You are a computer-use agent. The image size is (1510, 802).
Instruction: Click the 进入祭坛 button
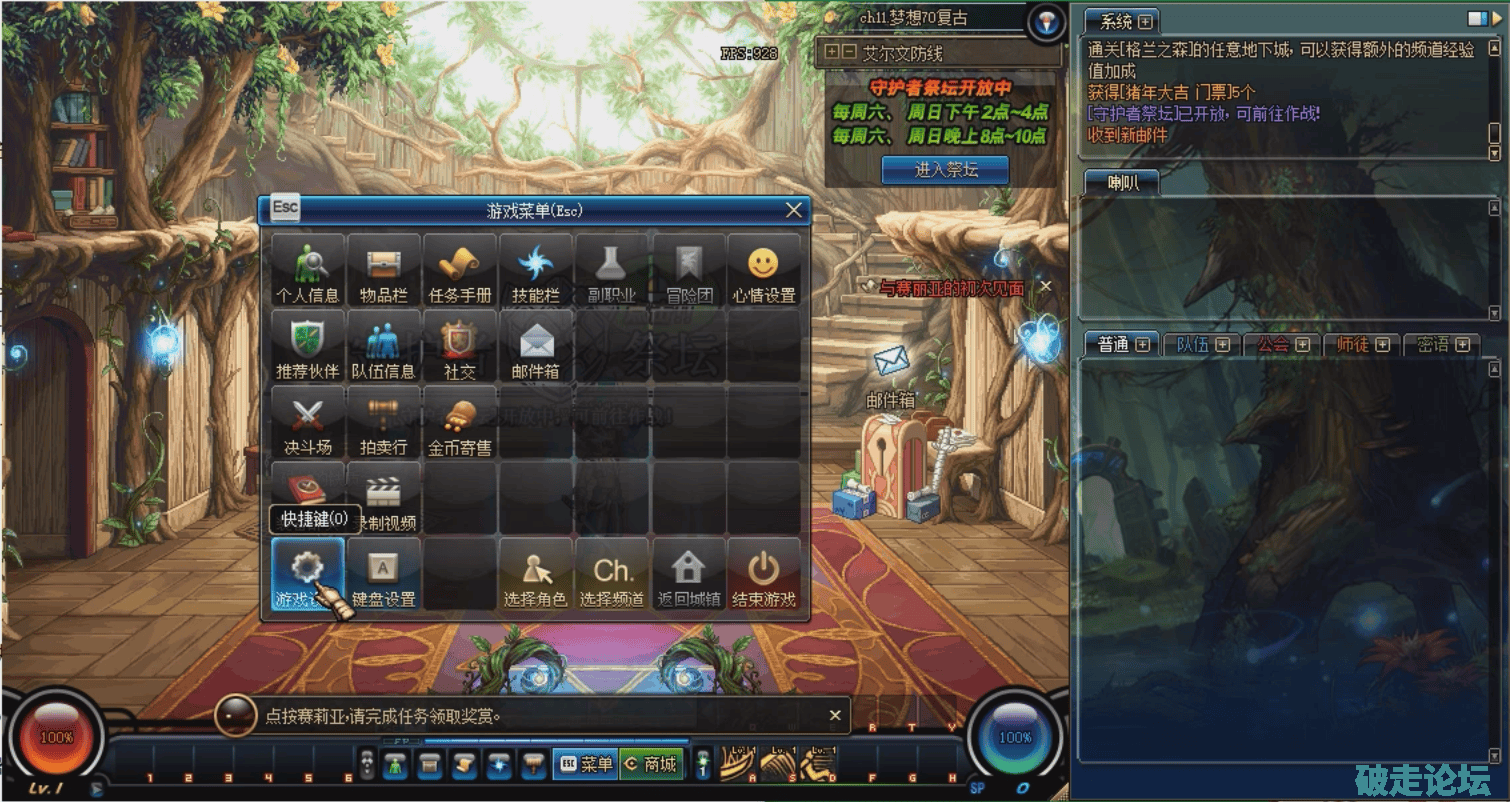[945, 170]
